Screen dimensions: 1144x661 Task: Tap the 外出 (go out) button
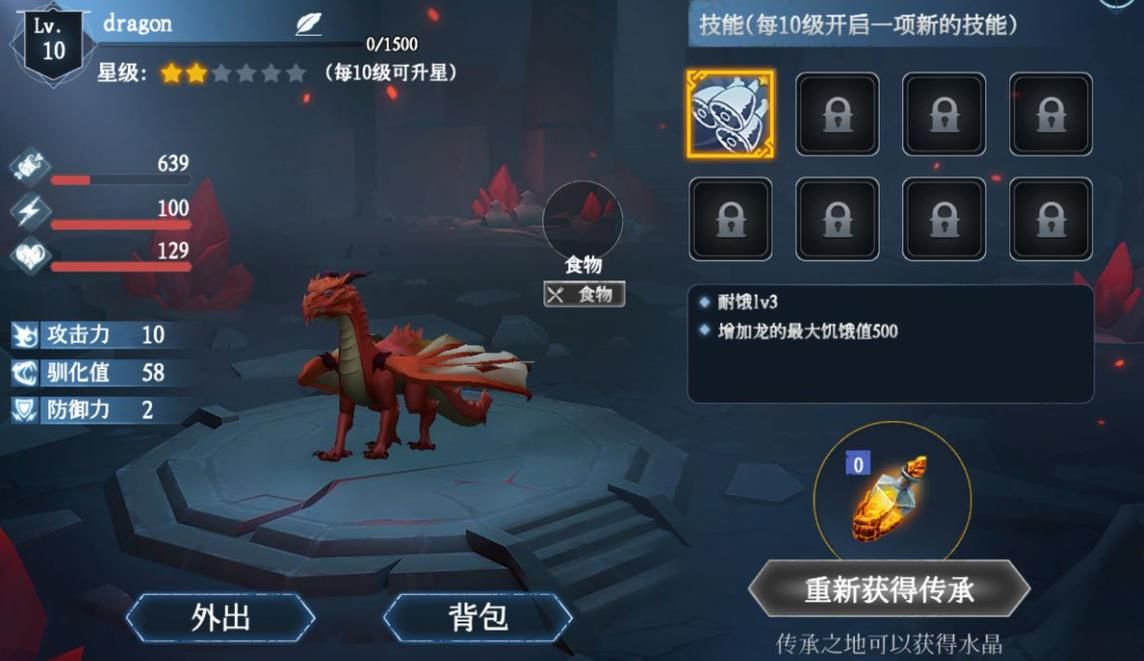[220, 617]
